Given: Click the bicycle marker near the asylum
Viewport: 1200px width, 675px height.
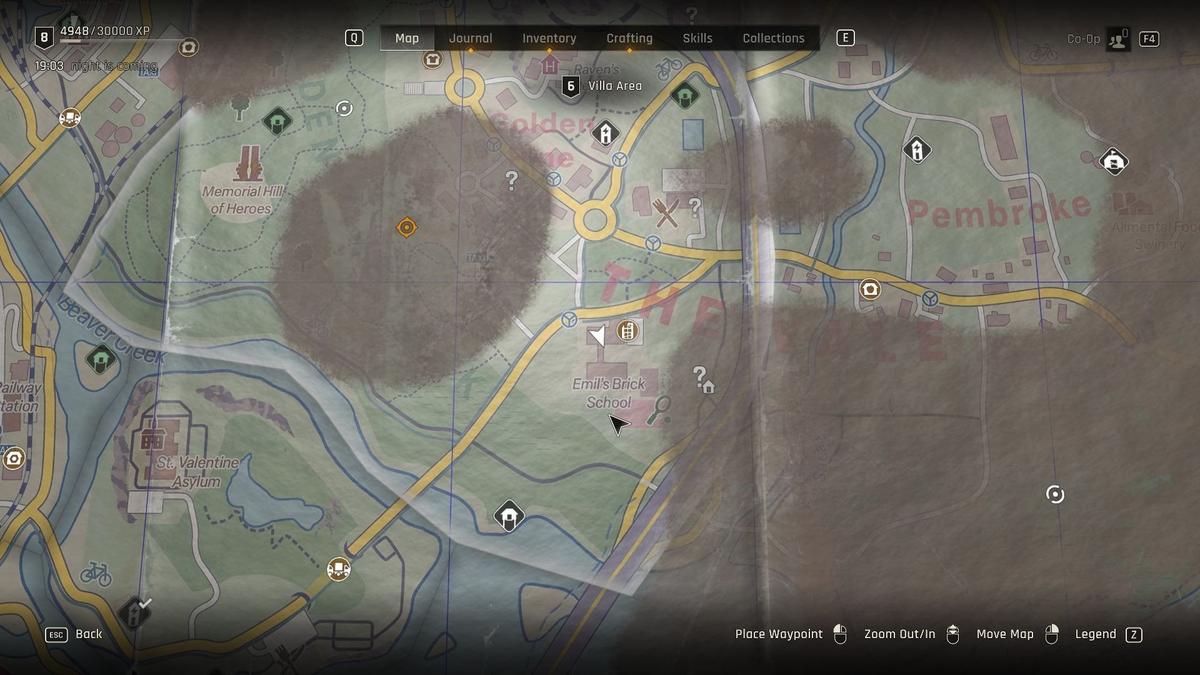Looking at the screenshot, I should pos(96,573).
